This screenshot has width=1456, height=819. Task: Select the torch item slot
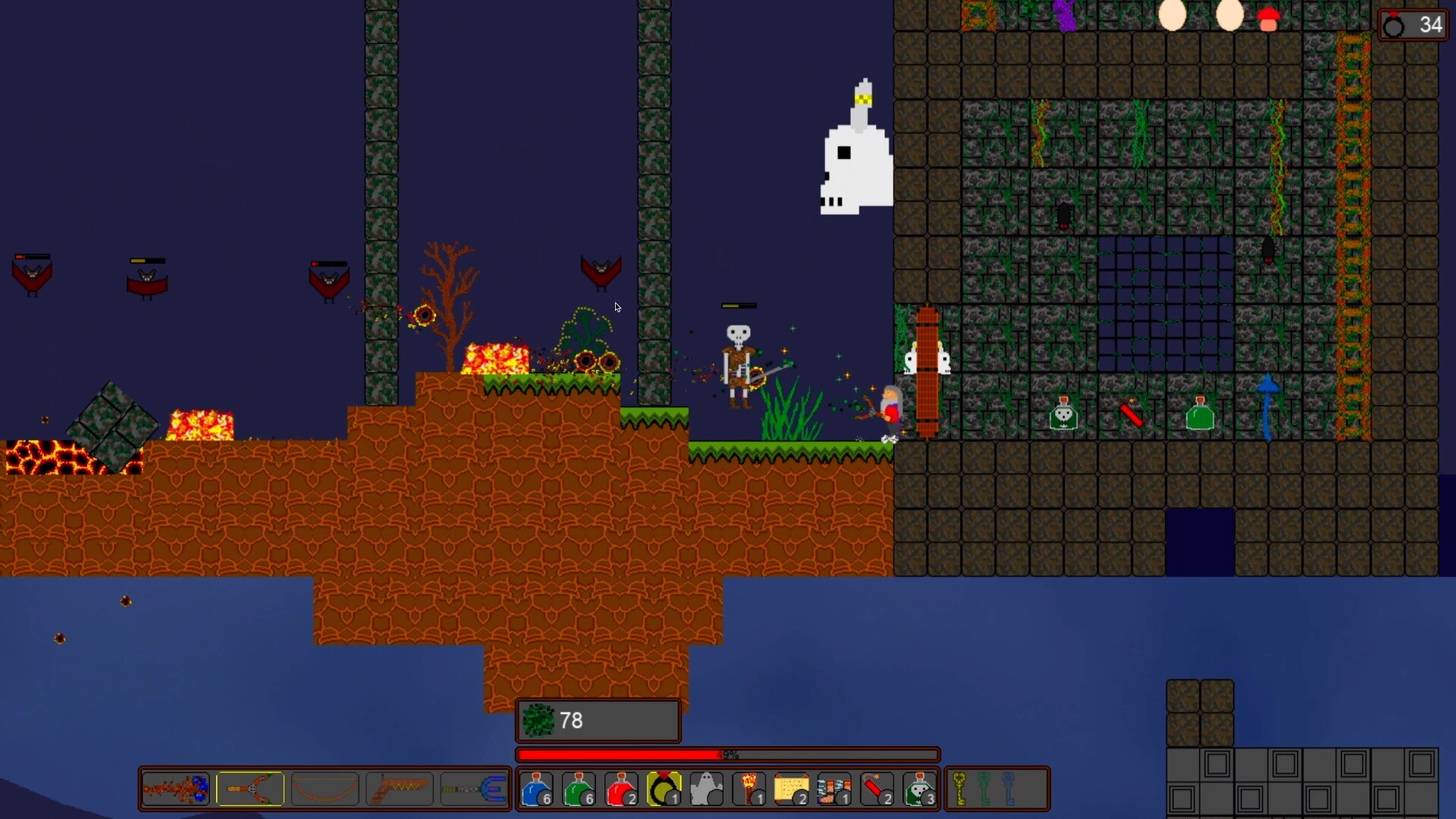[x=748, y=789]
